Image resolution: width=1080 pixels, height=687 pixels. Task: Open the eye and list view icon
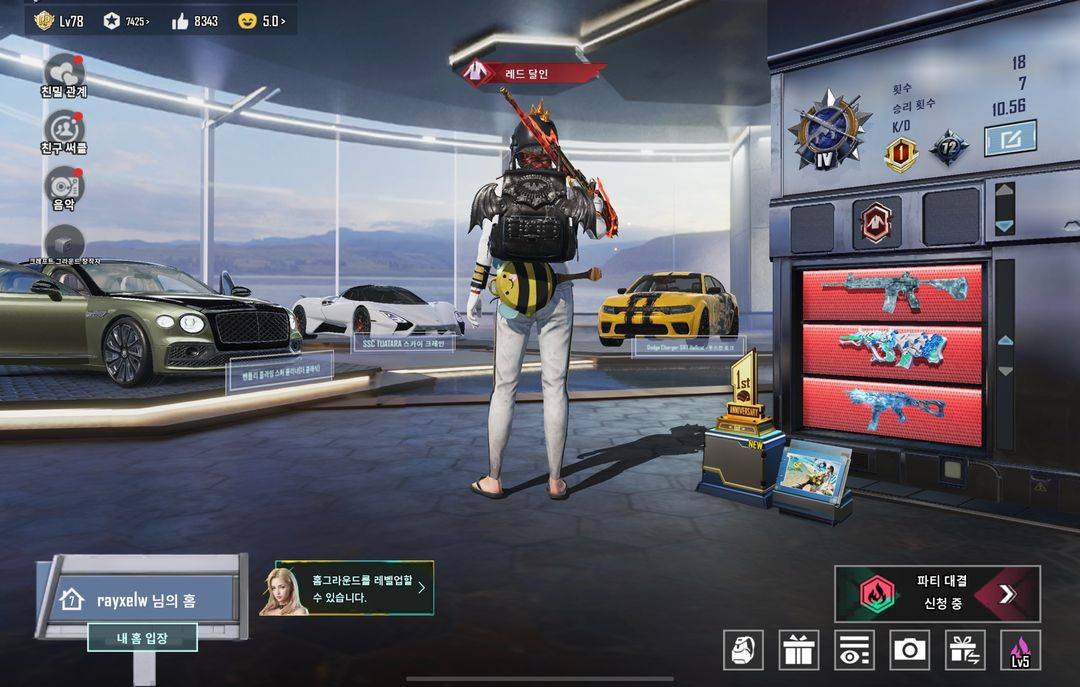[x=854, y=650]
